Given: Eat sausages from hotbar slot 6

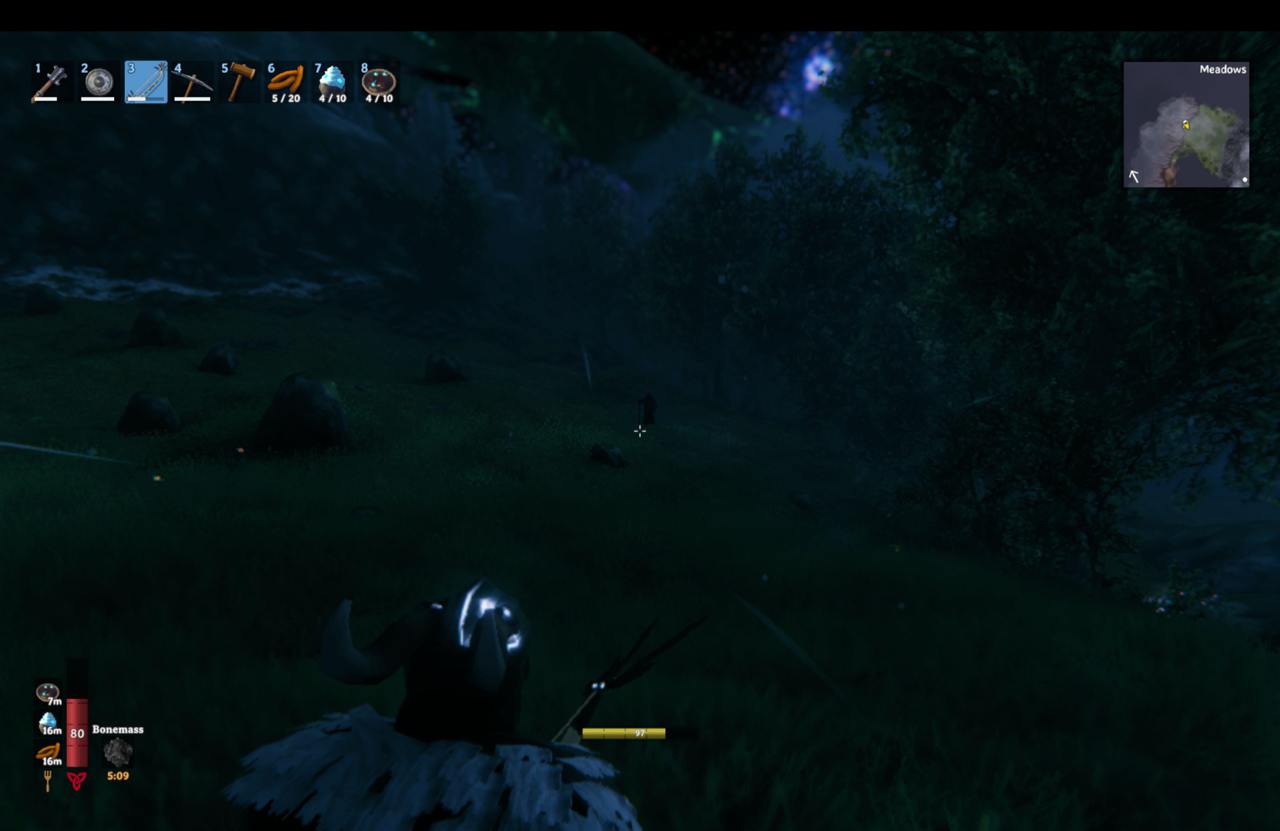Looking at the screenshot, I should (286, 82).
